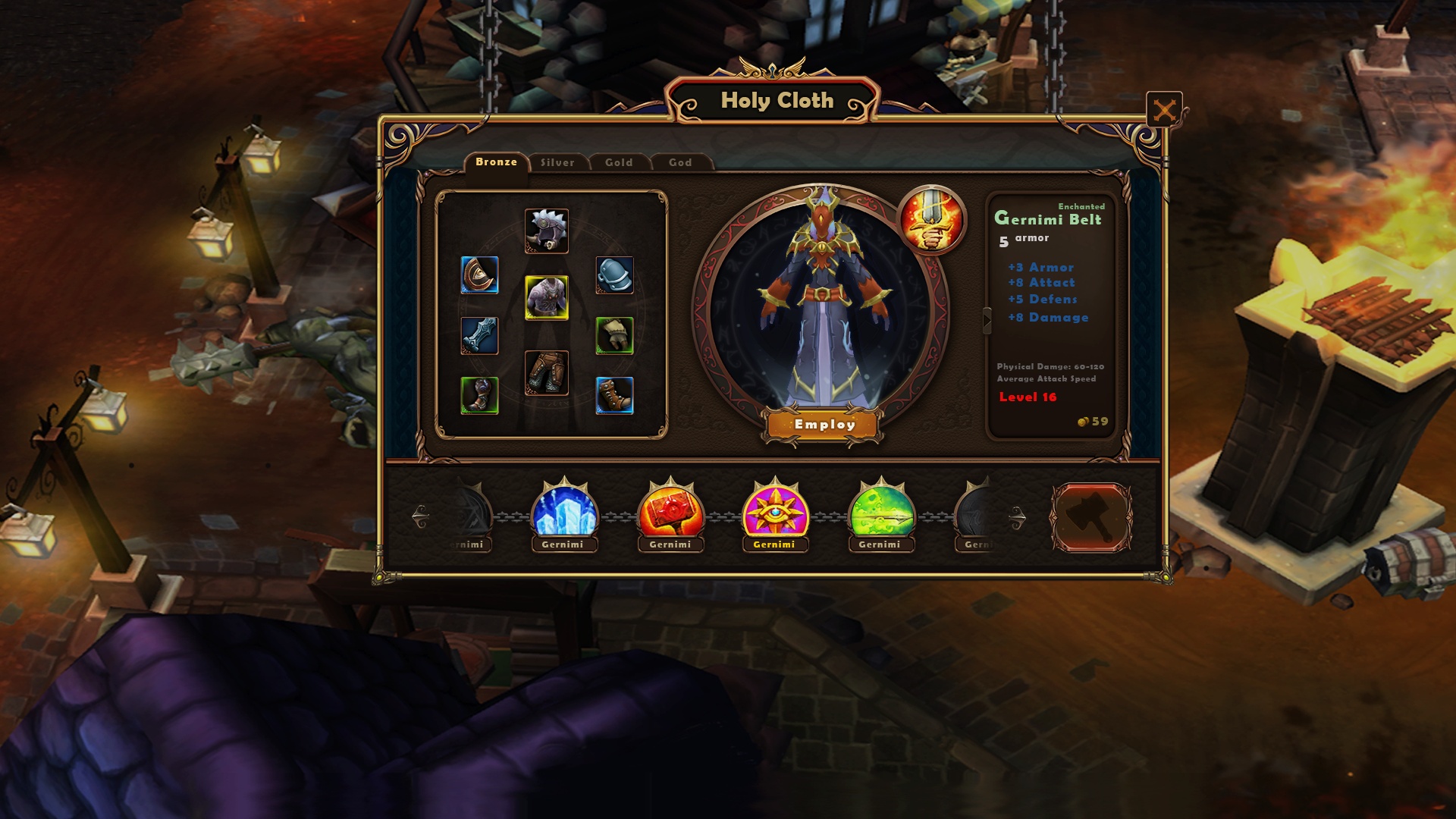Open the Gold tab
The image size is (1456, 819).
click(x=619, y=162)
